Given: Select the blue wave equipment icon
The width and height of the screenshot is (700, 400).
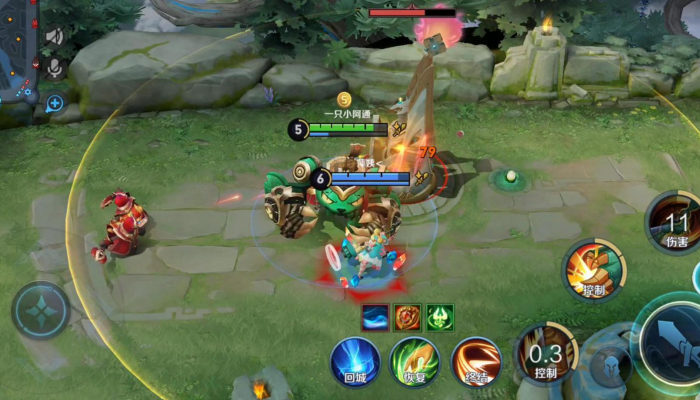Looking at the screenshot, I should (x=376, y=318).
